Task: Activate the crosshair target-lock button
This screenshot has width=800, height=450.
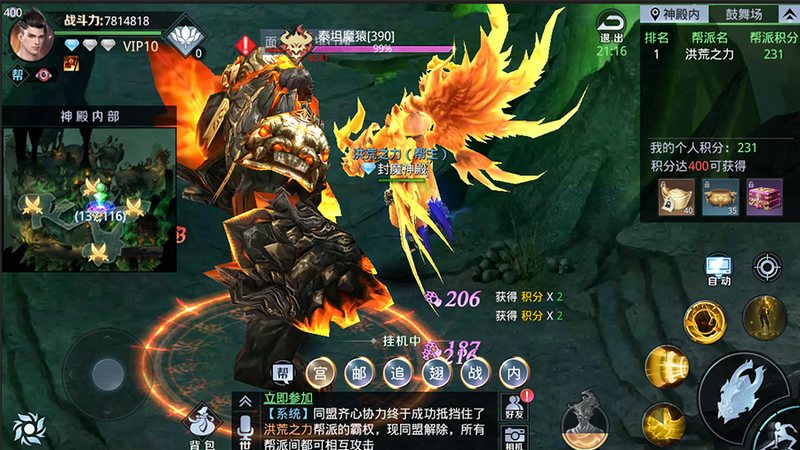Action: [x=768, y=266]
